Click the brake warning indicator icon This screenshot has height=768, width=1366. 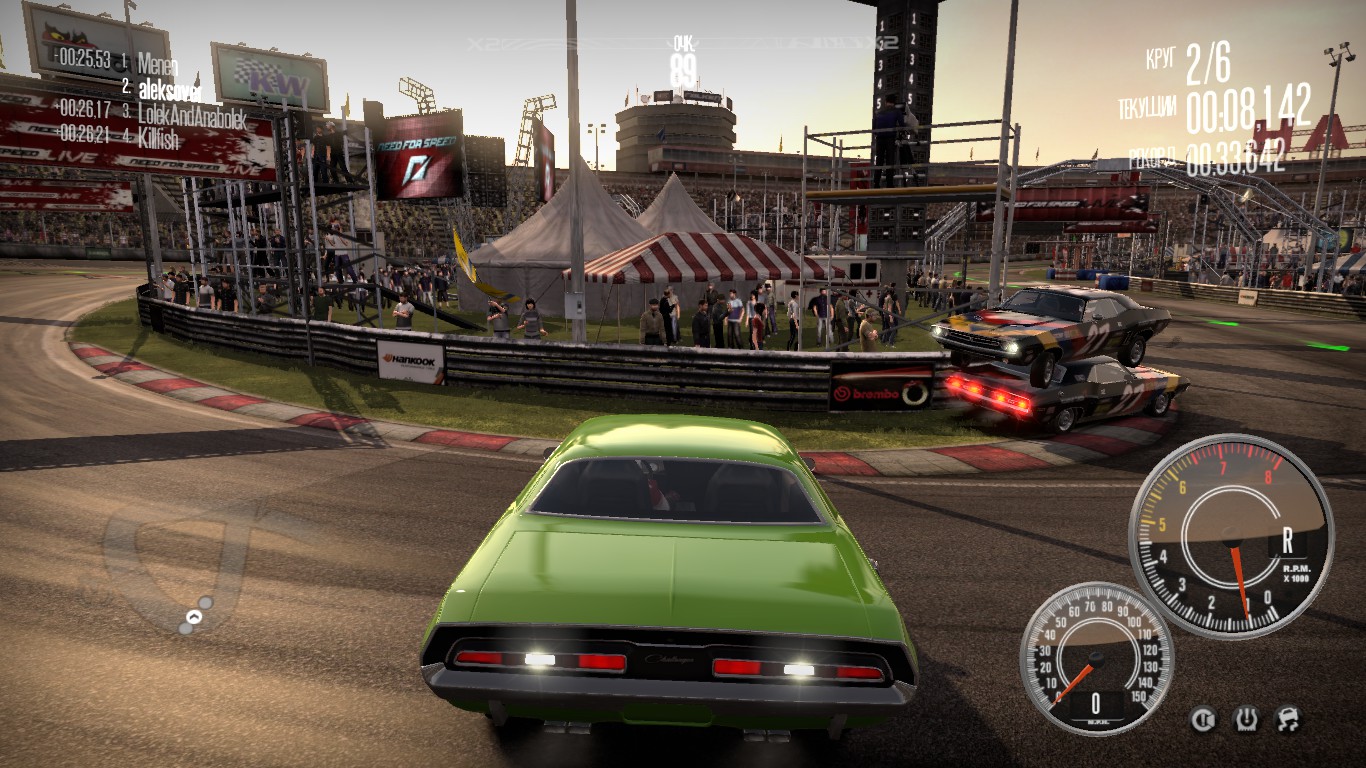(1203, 718)
